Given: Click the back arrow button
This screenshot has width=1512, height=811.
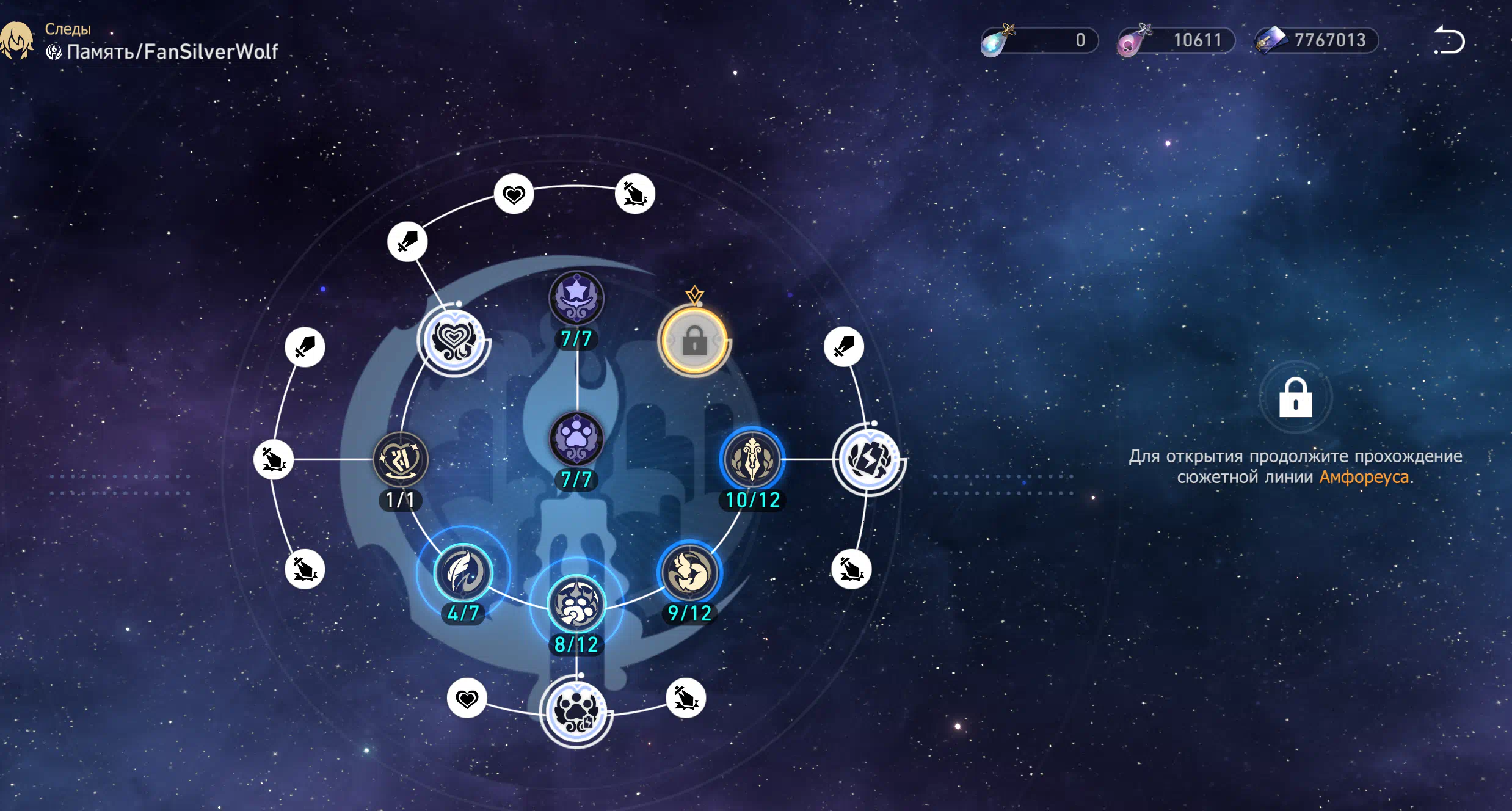Looking at the screenshot, I should pyautogui.click(x=1449, y=41).
